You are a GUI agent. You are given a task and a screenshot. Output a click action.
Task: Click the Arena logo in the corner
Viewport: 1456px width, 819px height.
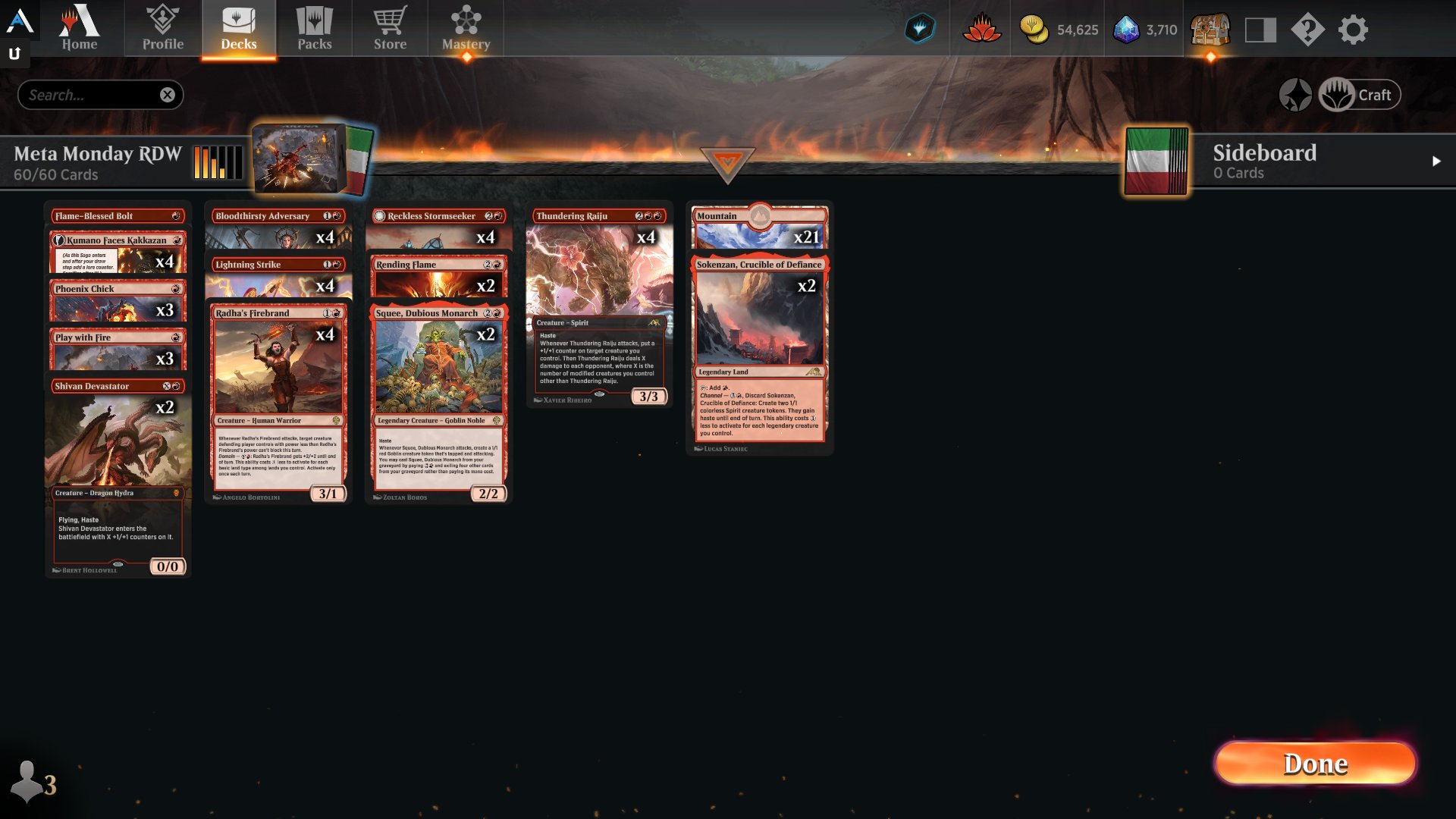pos(20,20)
